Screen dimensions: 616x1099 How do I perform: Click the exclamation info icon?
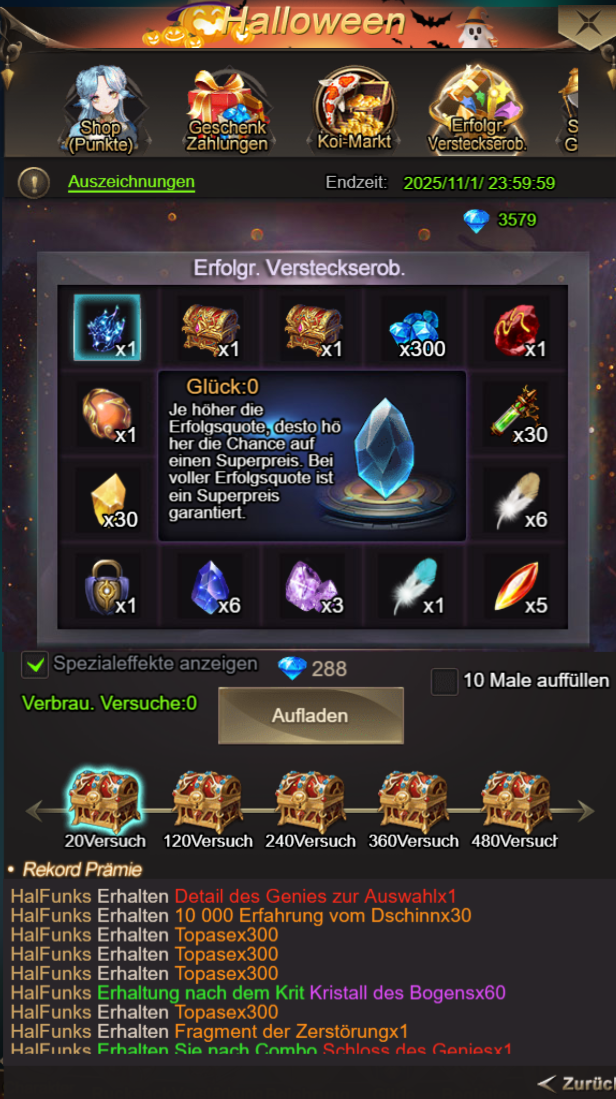point(33,182)
